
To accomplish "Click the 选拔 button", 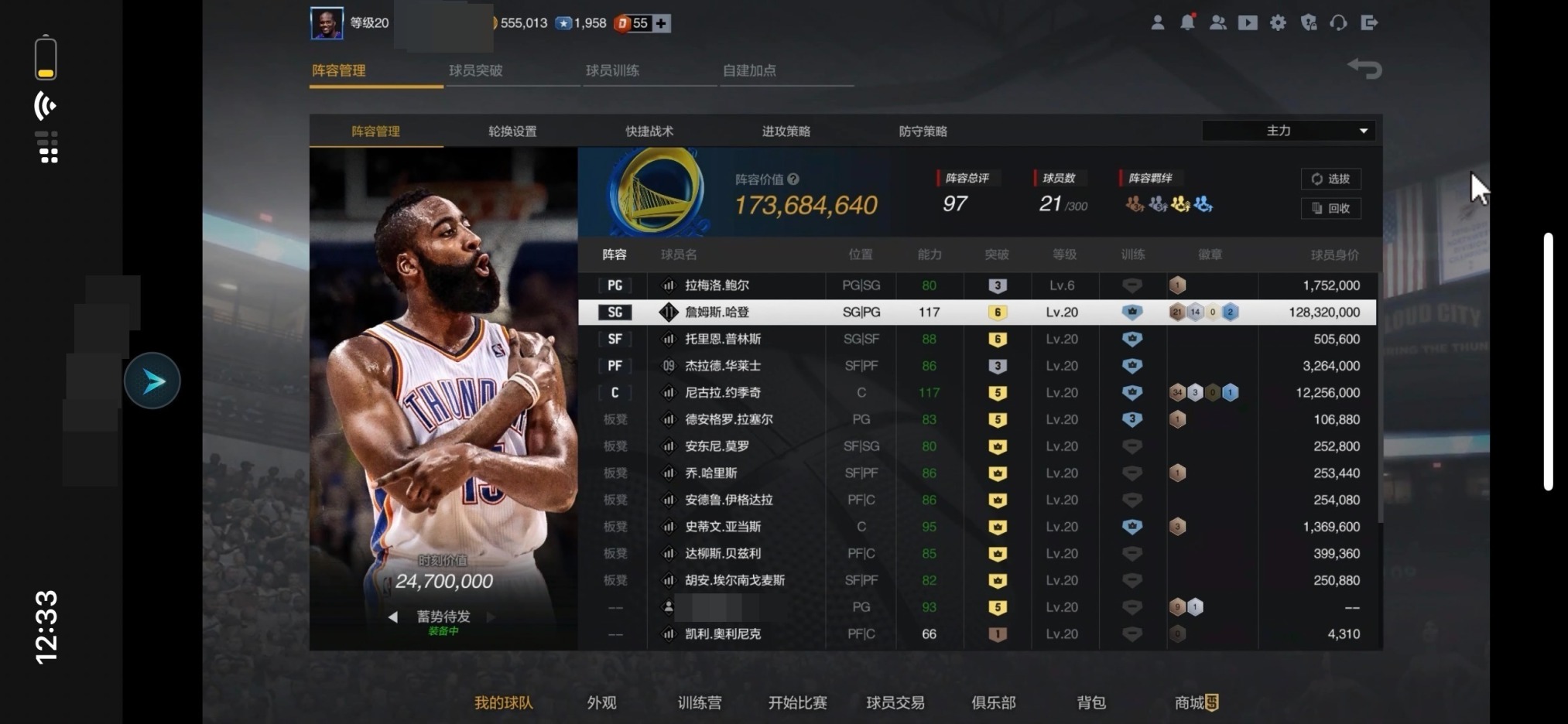I will point(1330,179).
